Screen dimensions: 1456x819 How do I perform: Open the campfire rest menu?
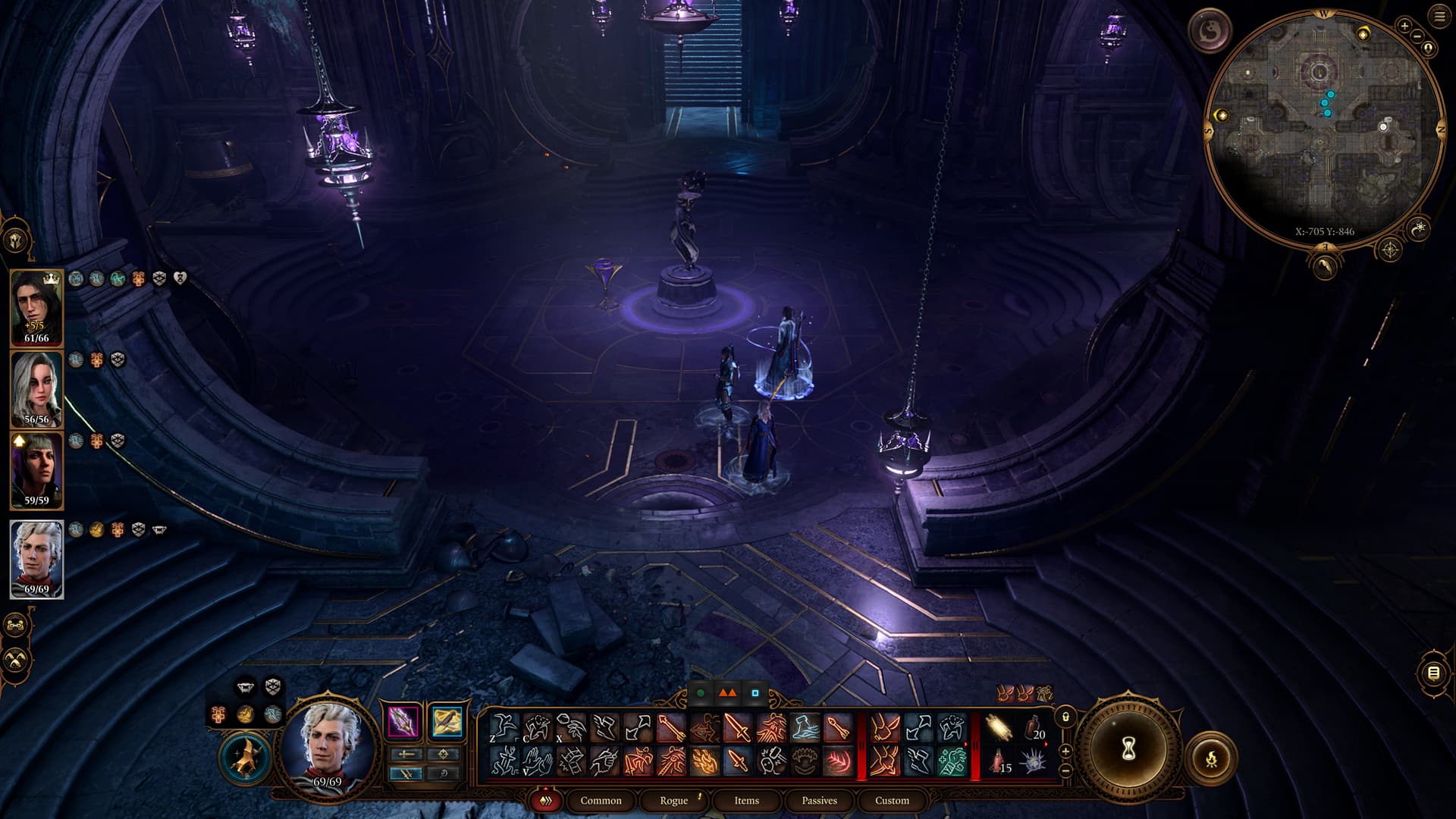(1210, 758)
